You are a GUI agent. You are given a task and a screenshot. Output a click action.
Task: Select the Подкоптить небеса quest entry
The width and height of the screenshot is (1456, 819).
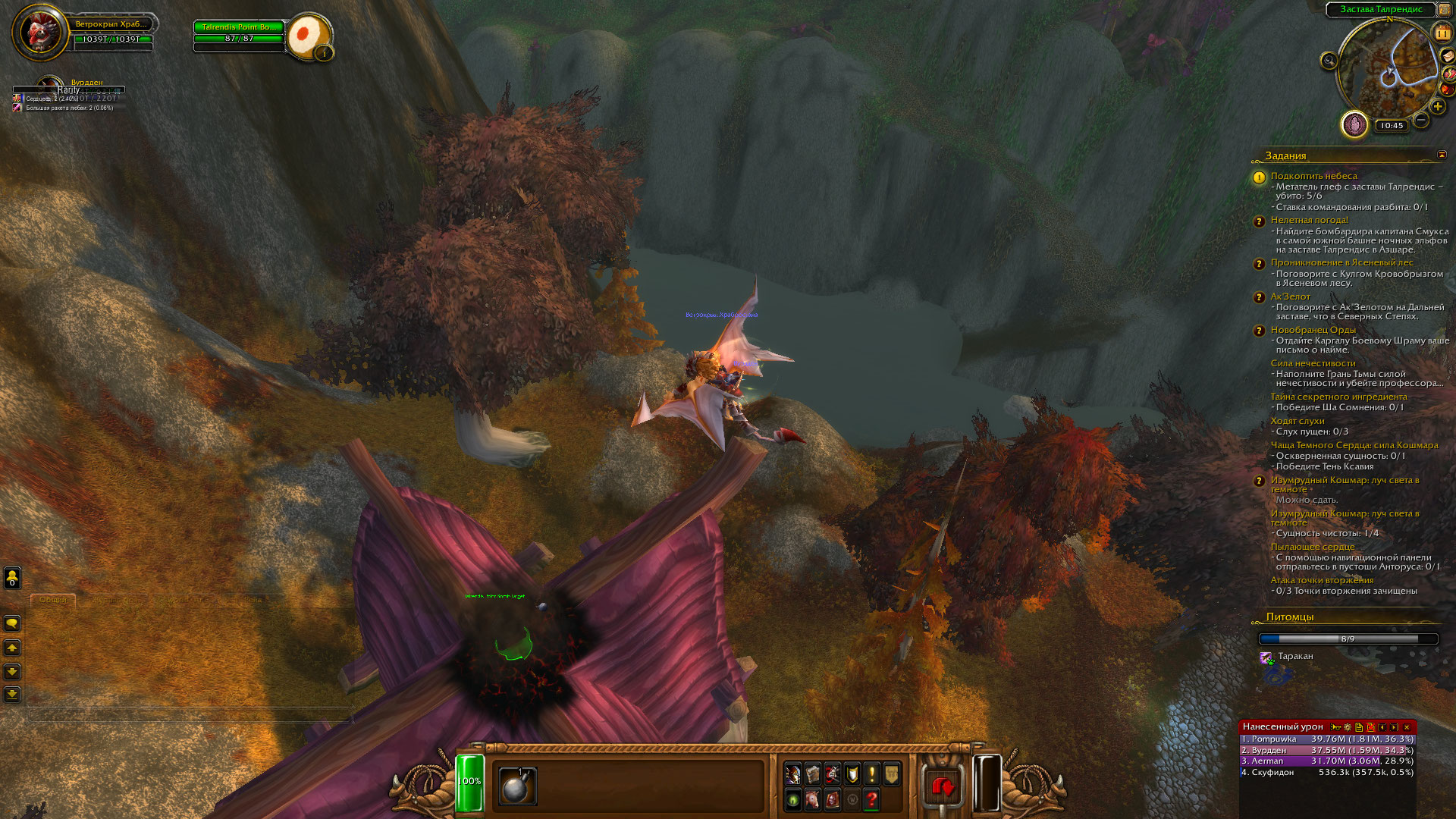click(1313, 176)
